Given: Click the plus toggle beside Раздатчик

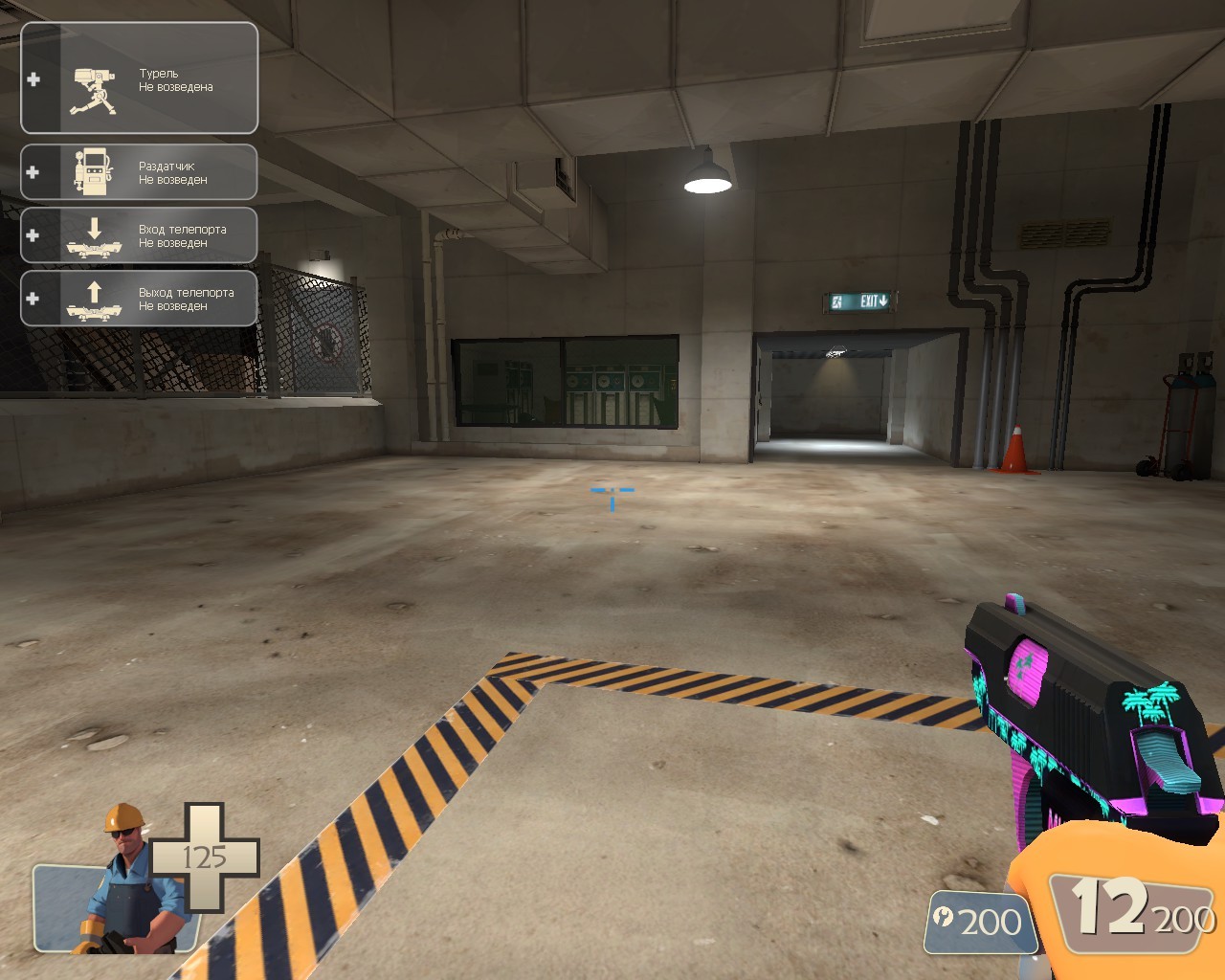Looking at the screenshot, I should [x=34, y=172].
